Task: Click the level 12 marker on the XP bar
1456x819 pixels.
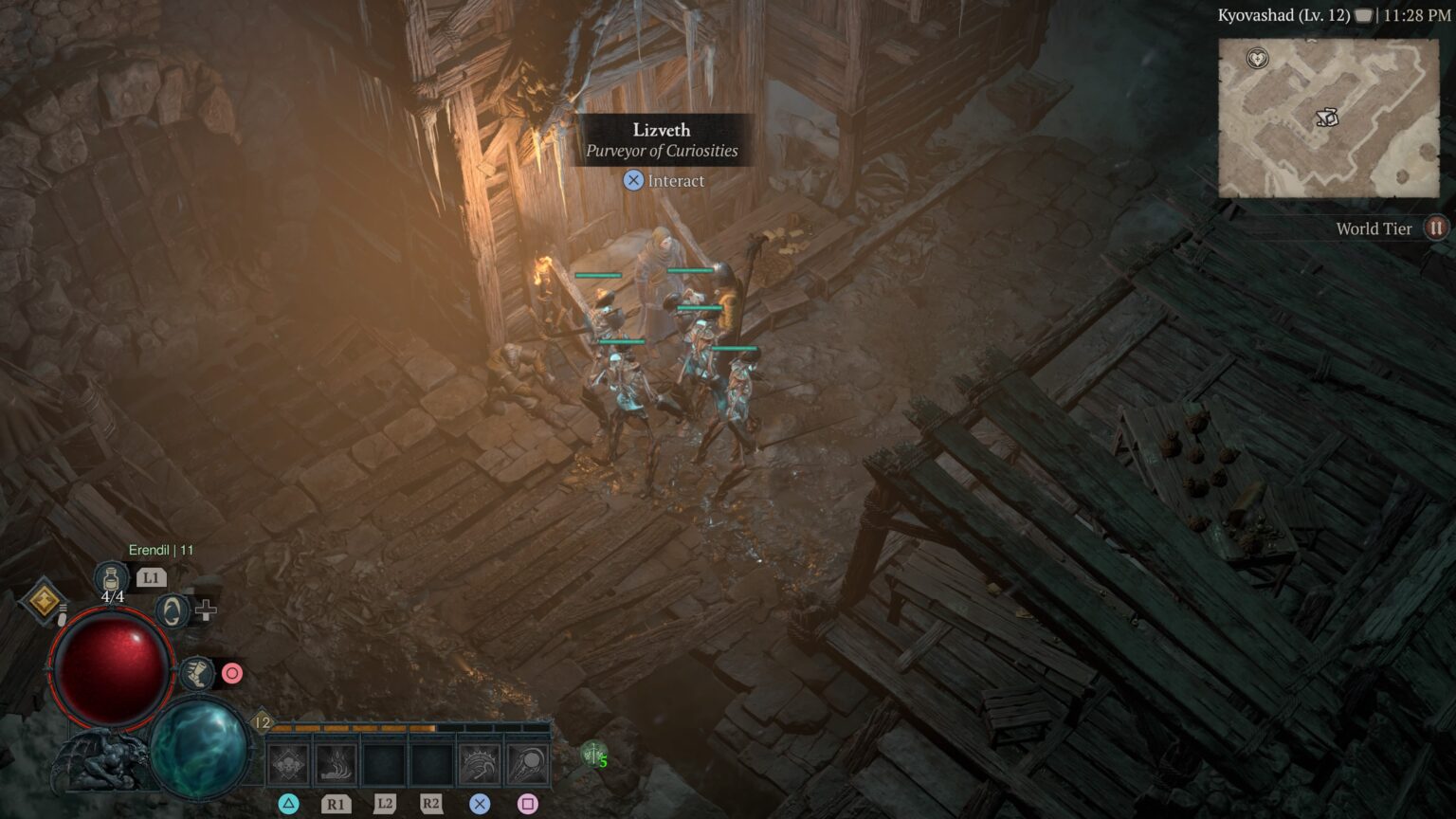Action: point(261,720)
